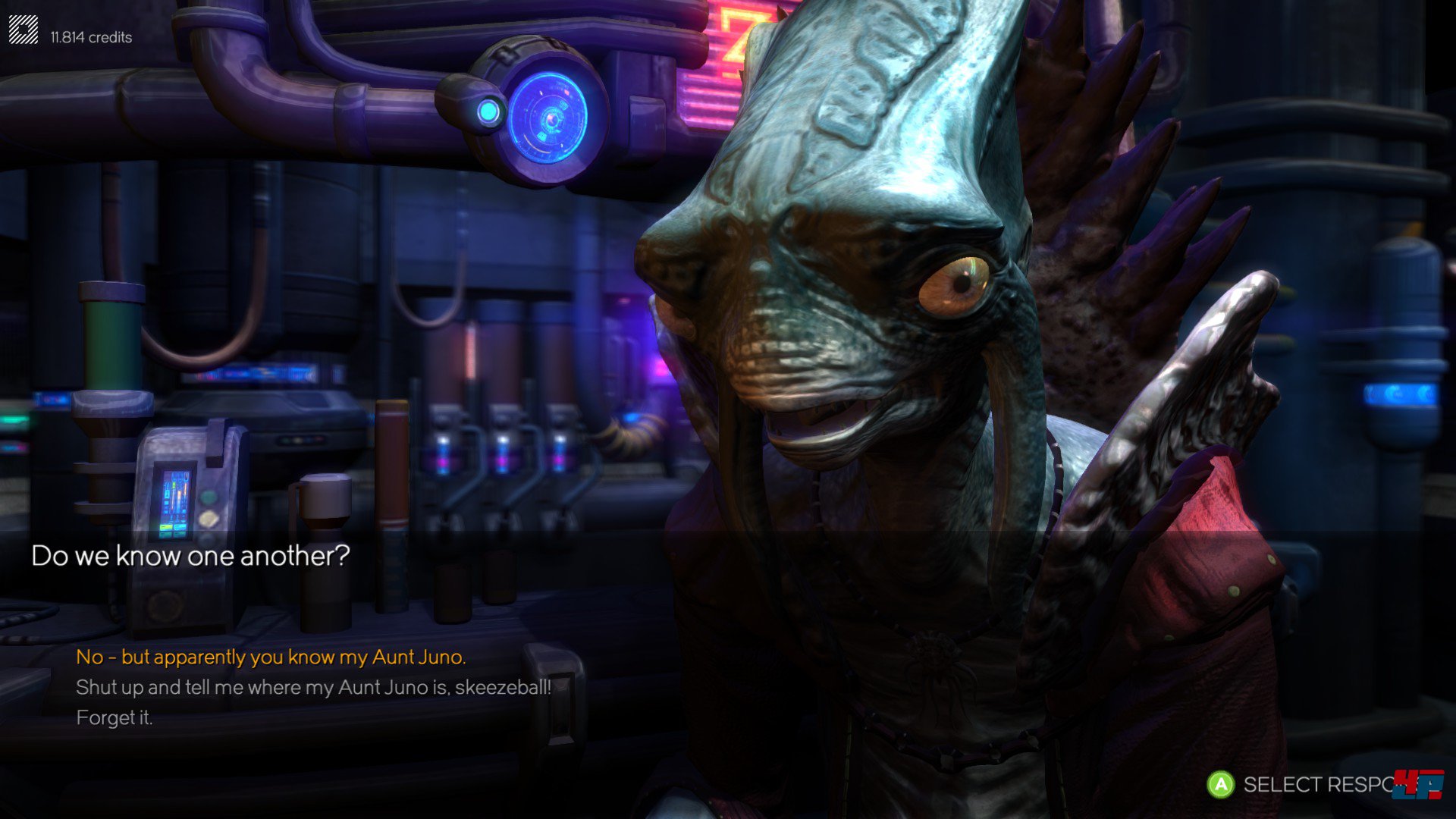
Task: Select the 'Shut up and tell me' response
Action: tap(313, 687)
